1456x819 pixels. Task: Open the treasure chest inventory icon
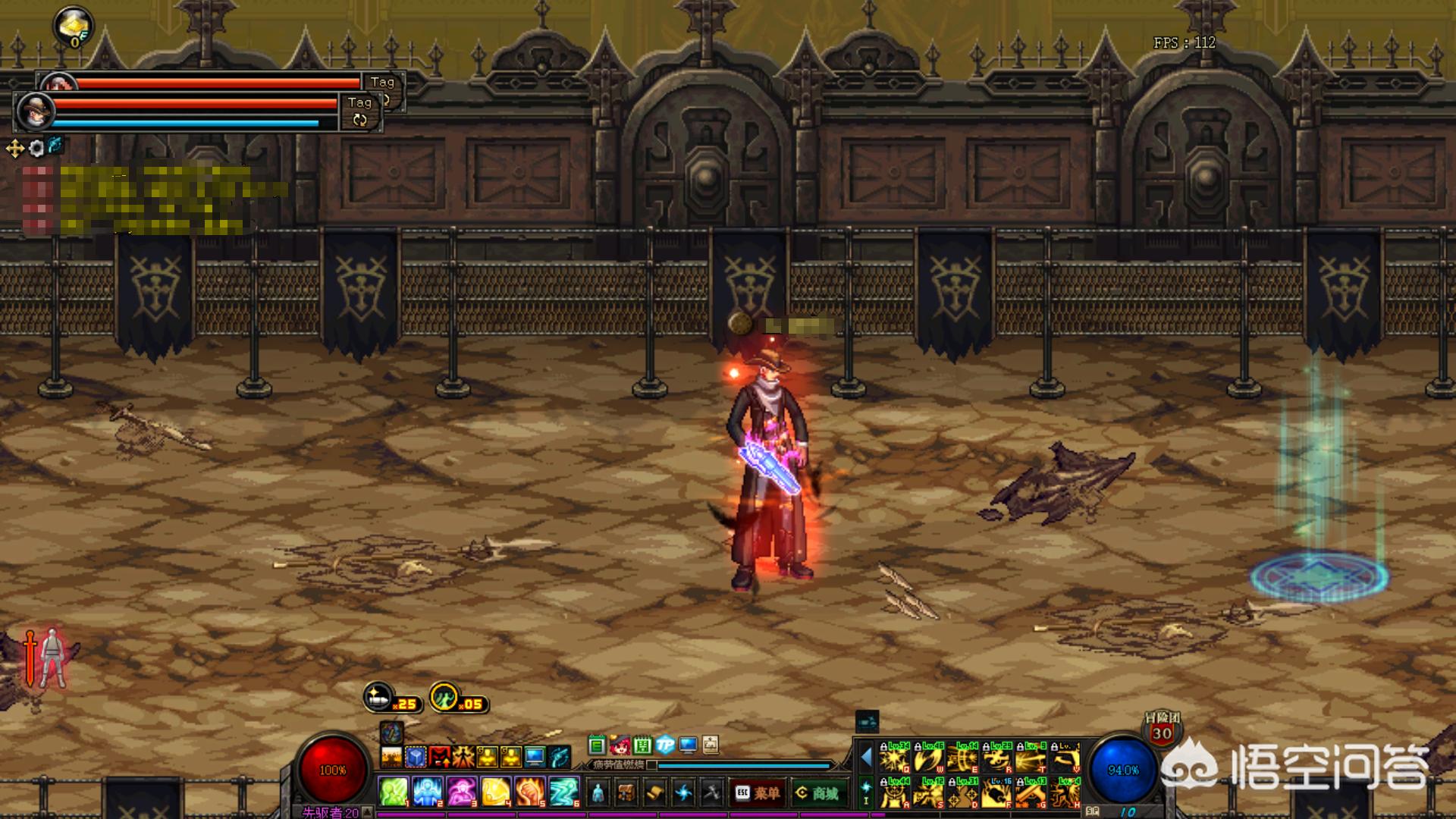point(626,793)
